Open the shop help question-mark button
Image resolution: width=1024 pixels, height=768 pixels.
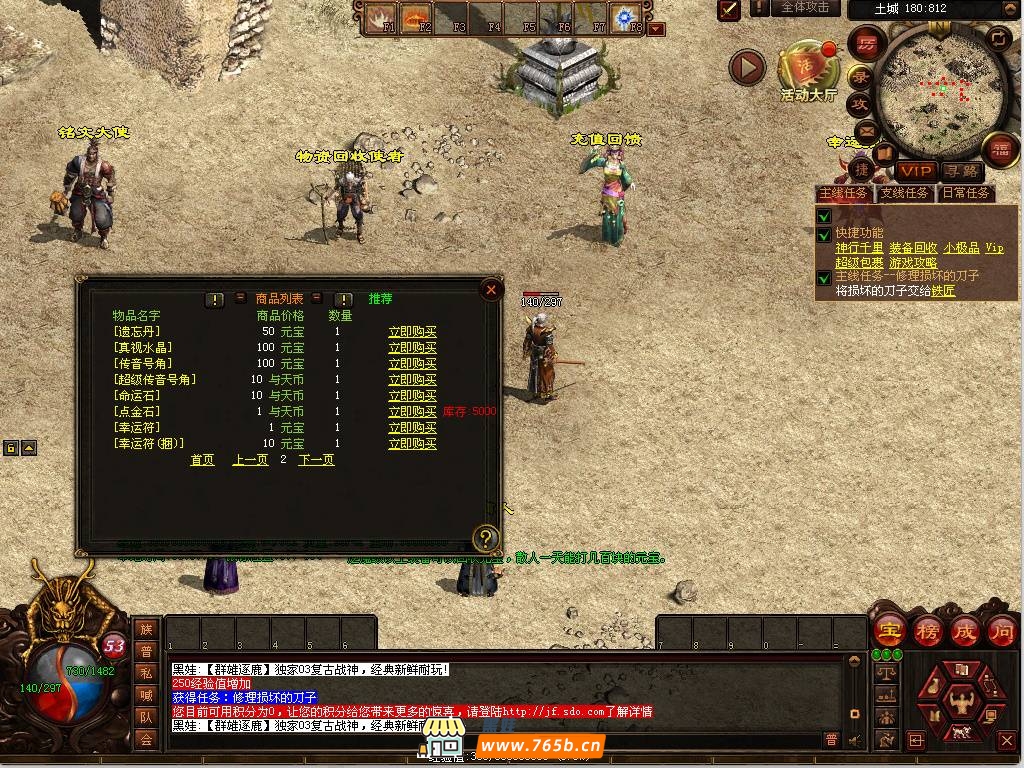coord(485,538)
